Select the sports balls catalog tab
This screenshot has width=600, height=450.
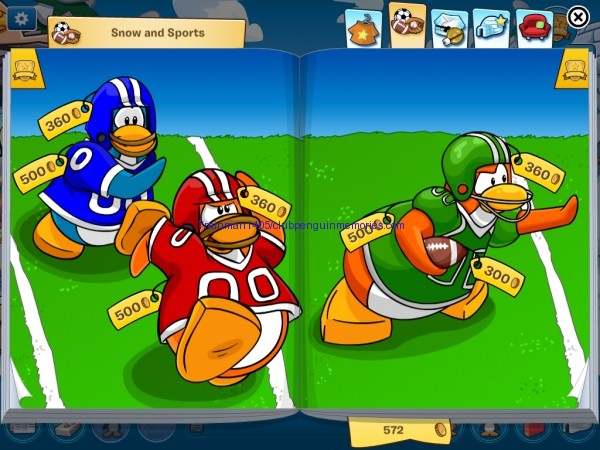[407, 24]
